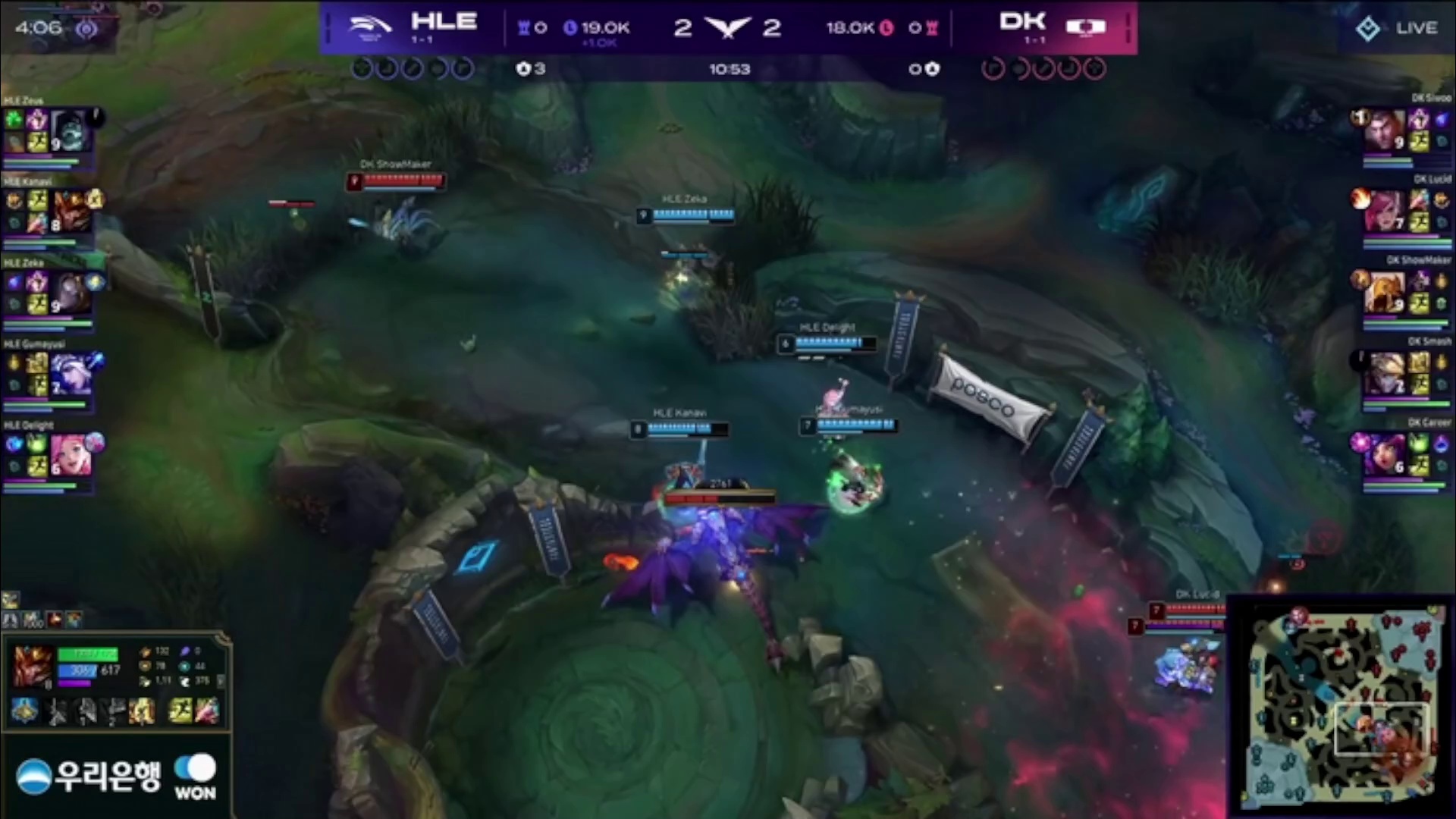The height and width of the screenshot is (819, 1456).
Task: Select DK Siwoo's champion portrait
Action: click(x=1384, y=130)
